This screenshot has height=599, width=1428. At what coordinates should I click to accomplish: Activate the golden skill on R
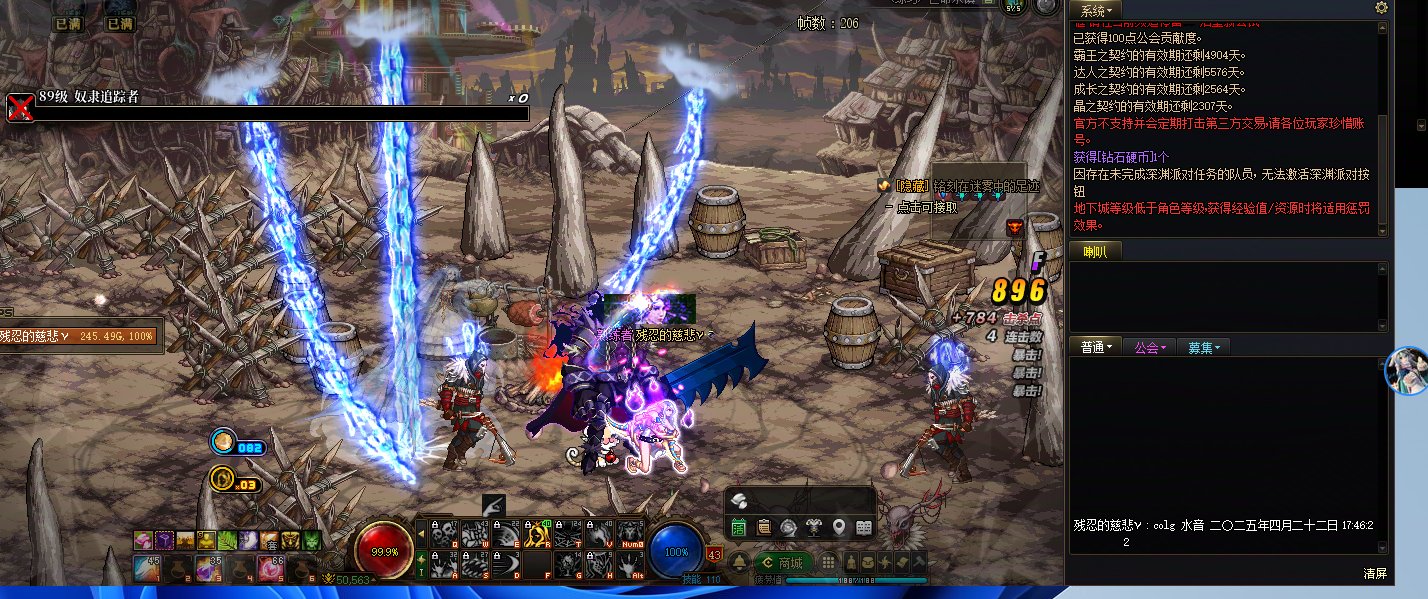[x=539, y=535]
